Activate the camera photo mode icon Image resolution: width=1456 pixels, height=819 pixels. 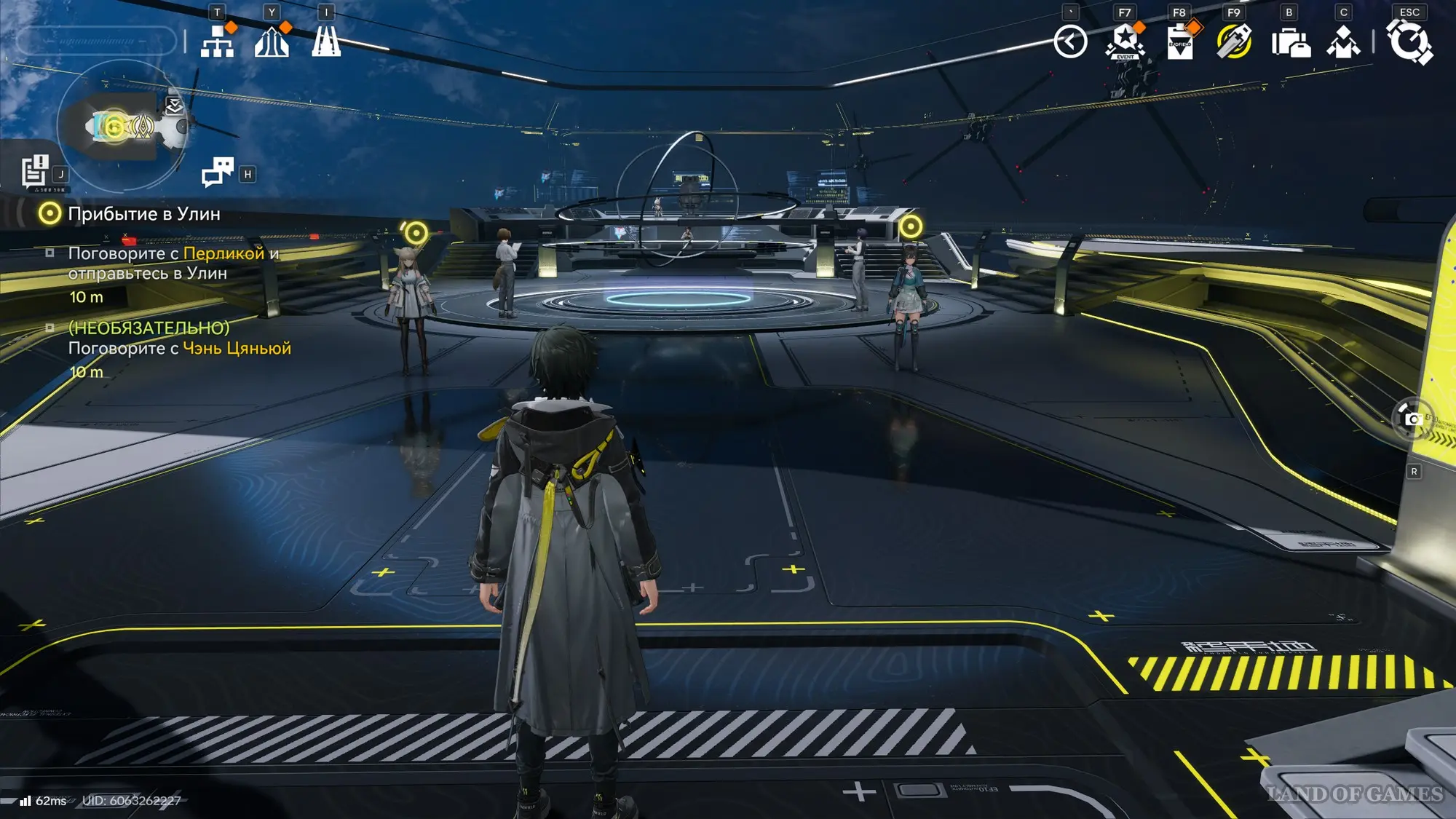1412,419
